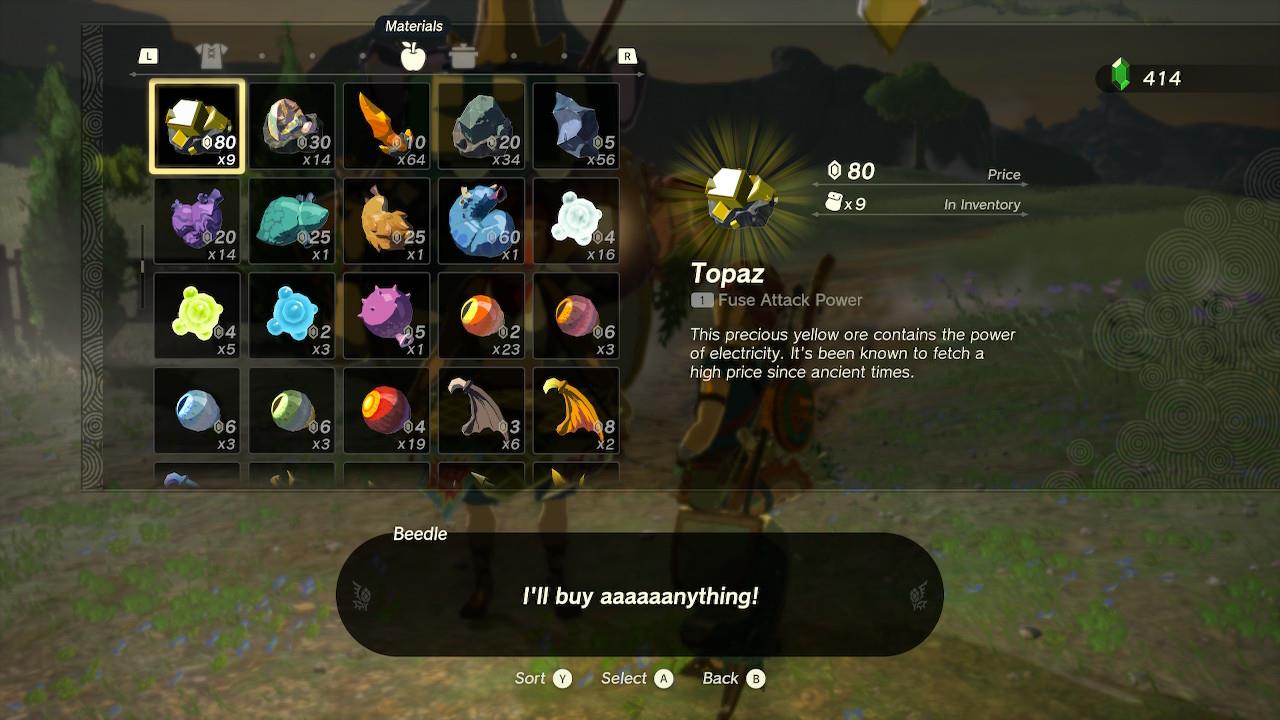The image size is (1280, 720).
Task: Pick the teal liver item
Action: (x=292, y=221)
